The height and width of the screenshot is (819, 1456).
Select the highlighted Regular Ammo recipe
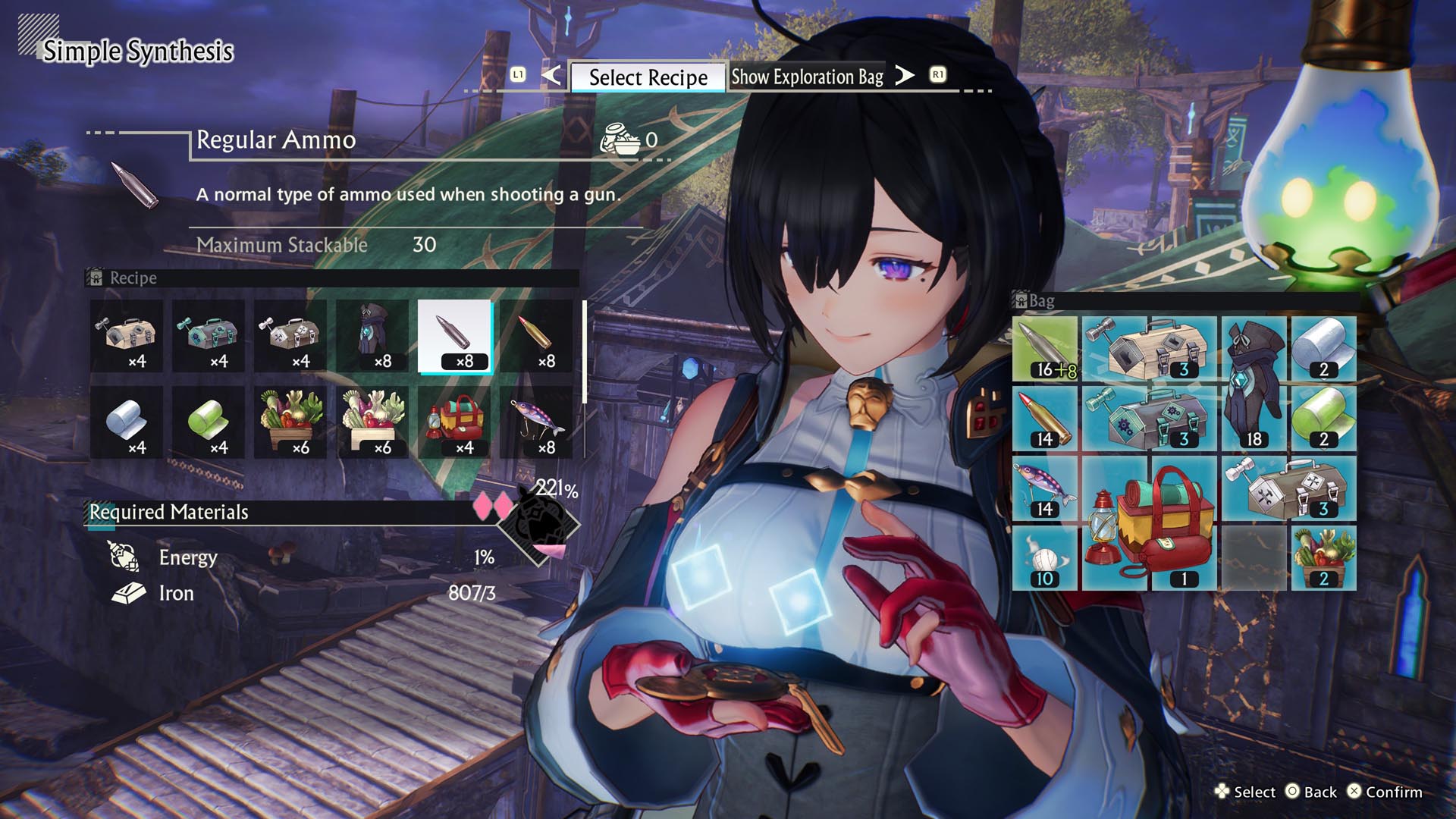tap(455, 336)
